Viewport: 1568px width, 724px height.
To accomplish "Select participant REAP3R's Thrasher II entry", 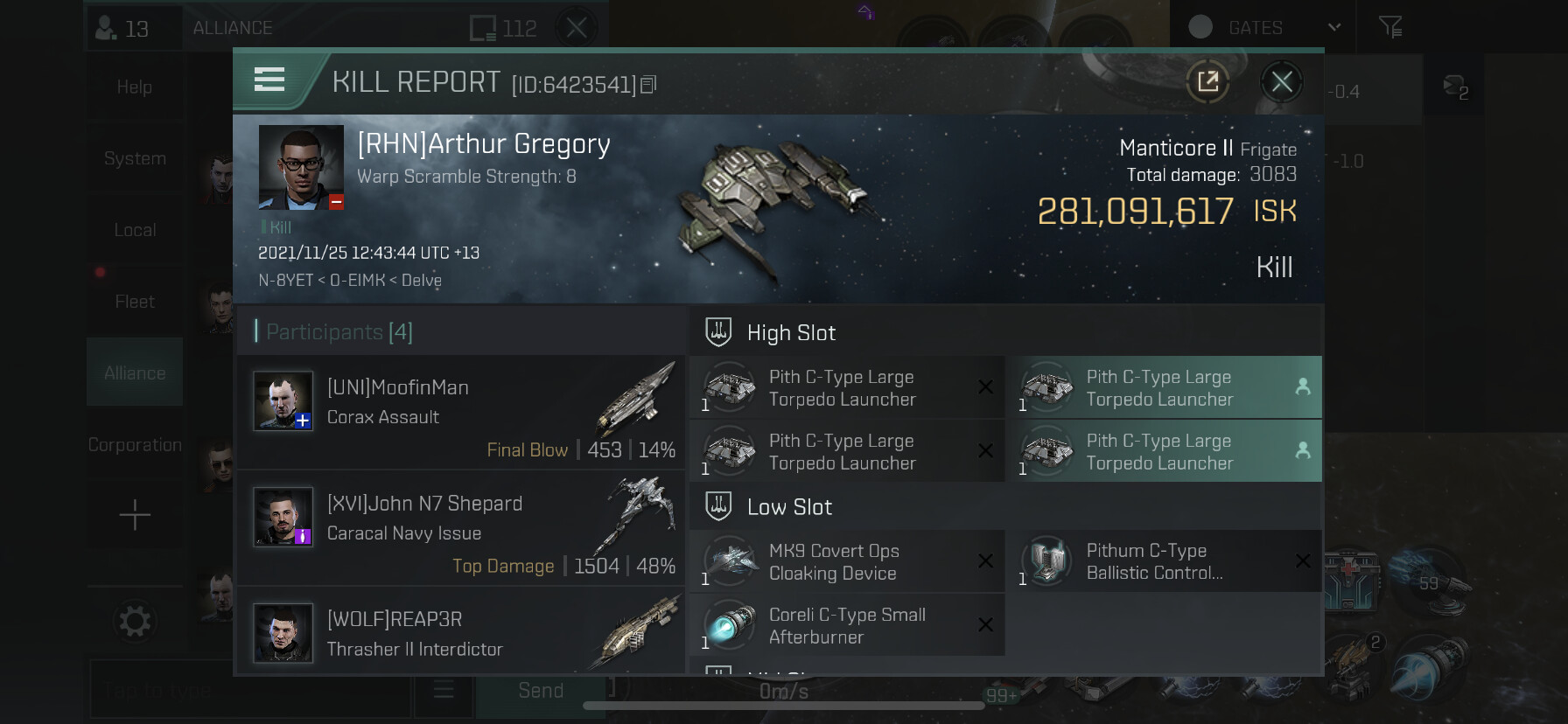I will click(461, 632).
